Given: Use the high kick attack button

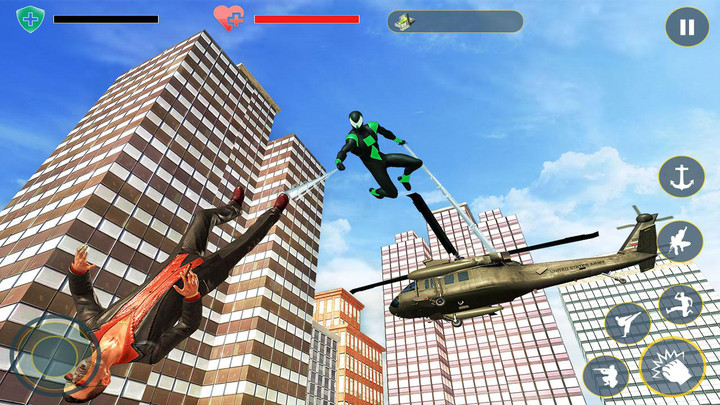Looking at the screenshot, I should pos(627,323).
